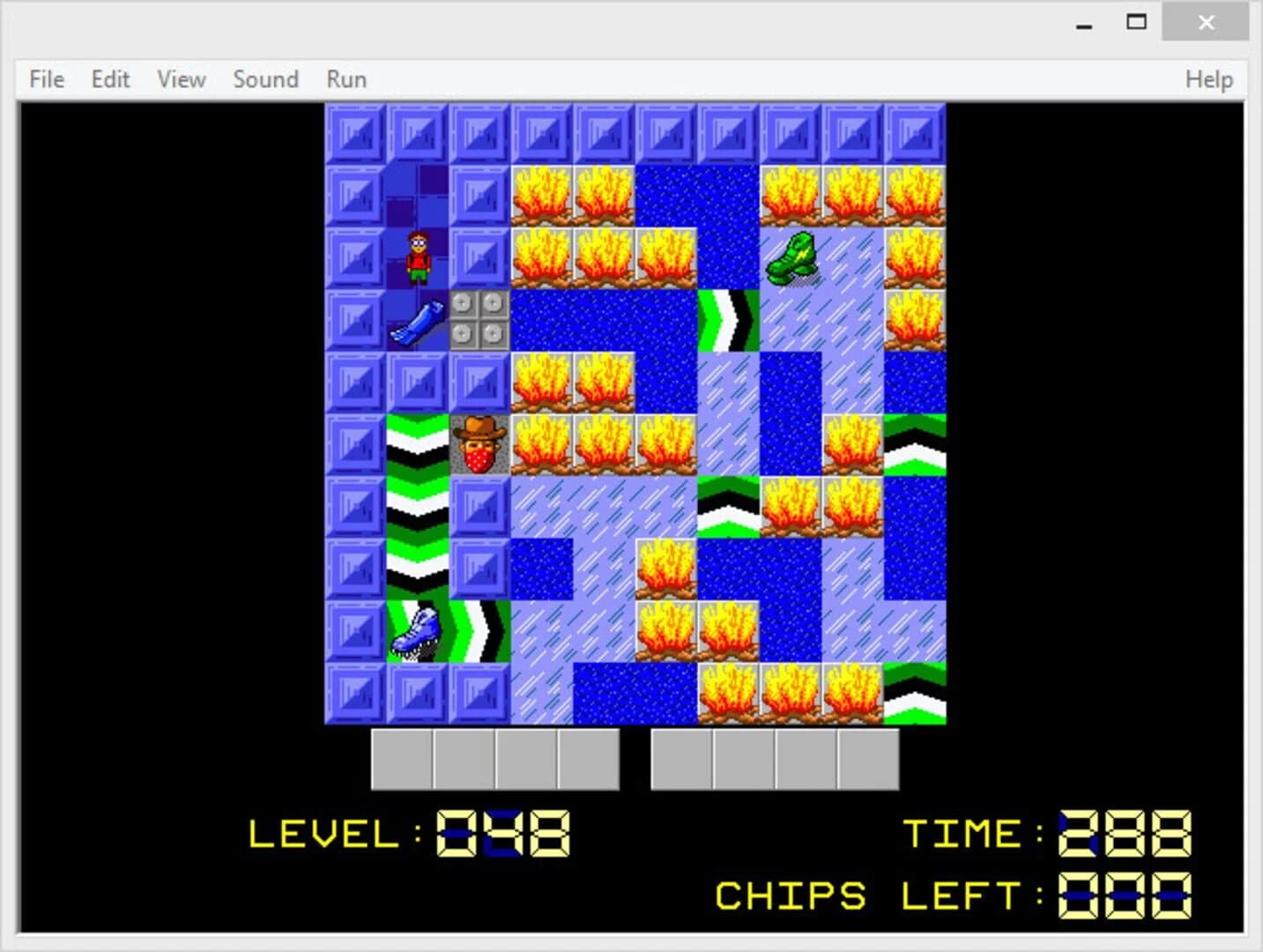The width and height of the screenshot is (1263, 952).
Task: Open the Help menu
Action: tap(1209, 79)
